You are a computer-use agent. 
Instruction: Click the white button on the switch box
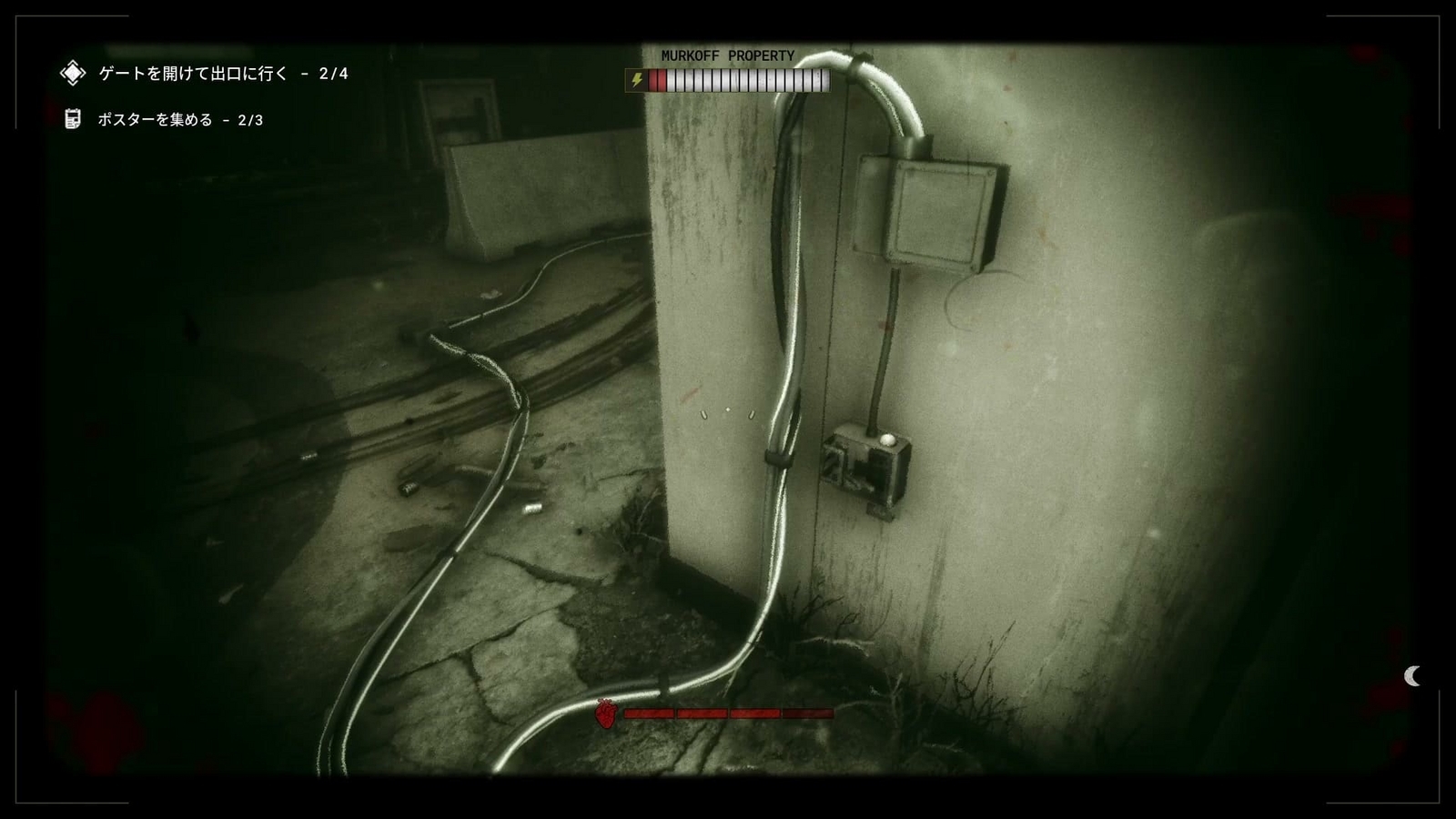[x=888, y=439]
